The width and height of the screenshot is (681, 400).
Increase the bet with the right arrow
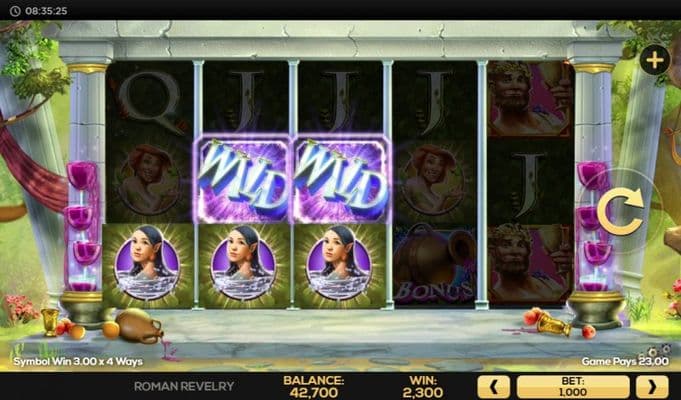pos(651,386)
